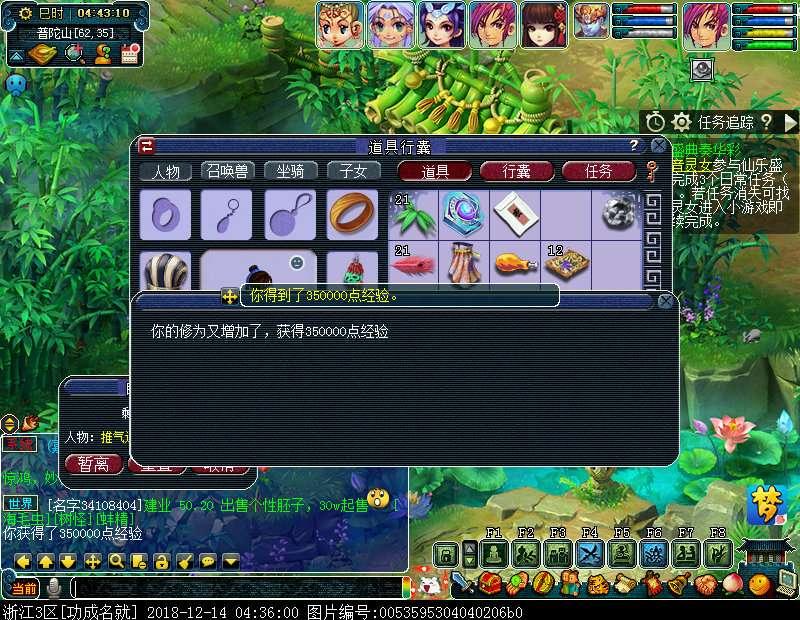Activate the F4 skill shortcut
800x620 pixels.
pos(589,553)
